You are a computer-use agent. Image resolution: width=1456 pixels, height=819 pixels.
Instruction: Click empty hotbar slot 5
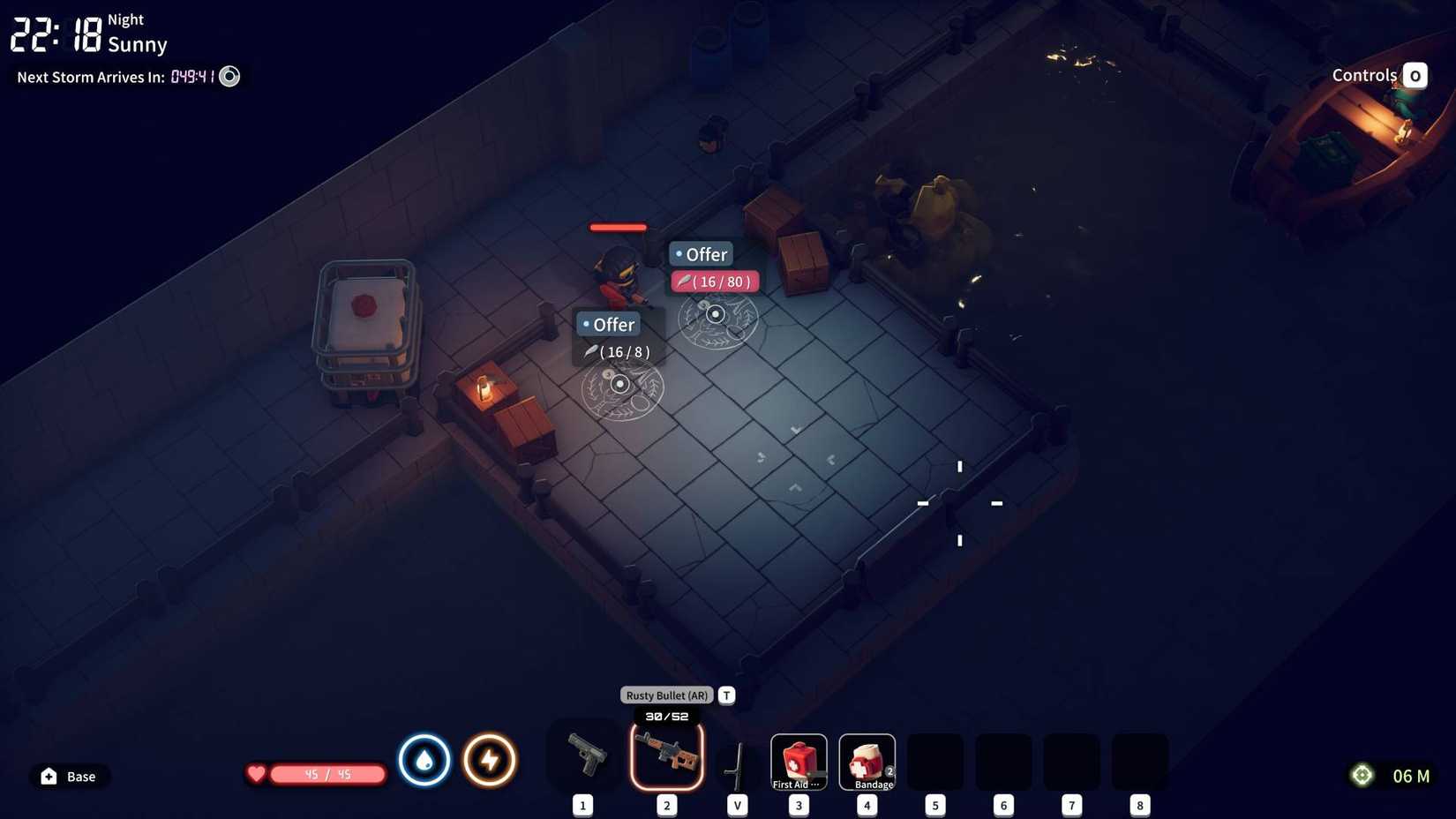(934, 759)
